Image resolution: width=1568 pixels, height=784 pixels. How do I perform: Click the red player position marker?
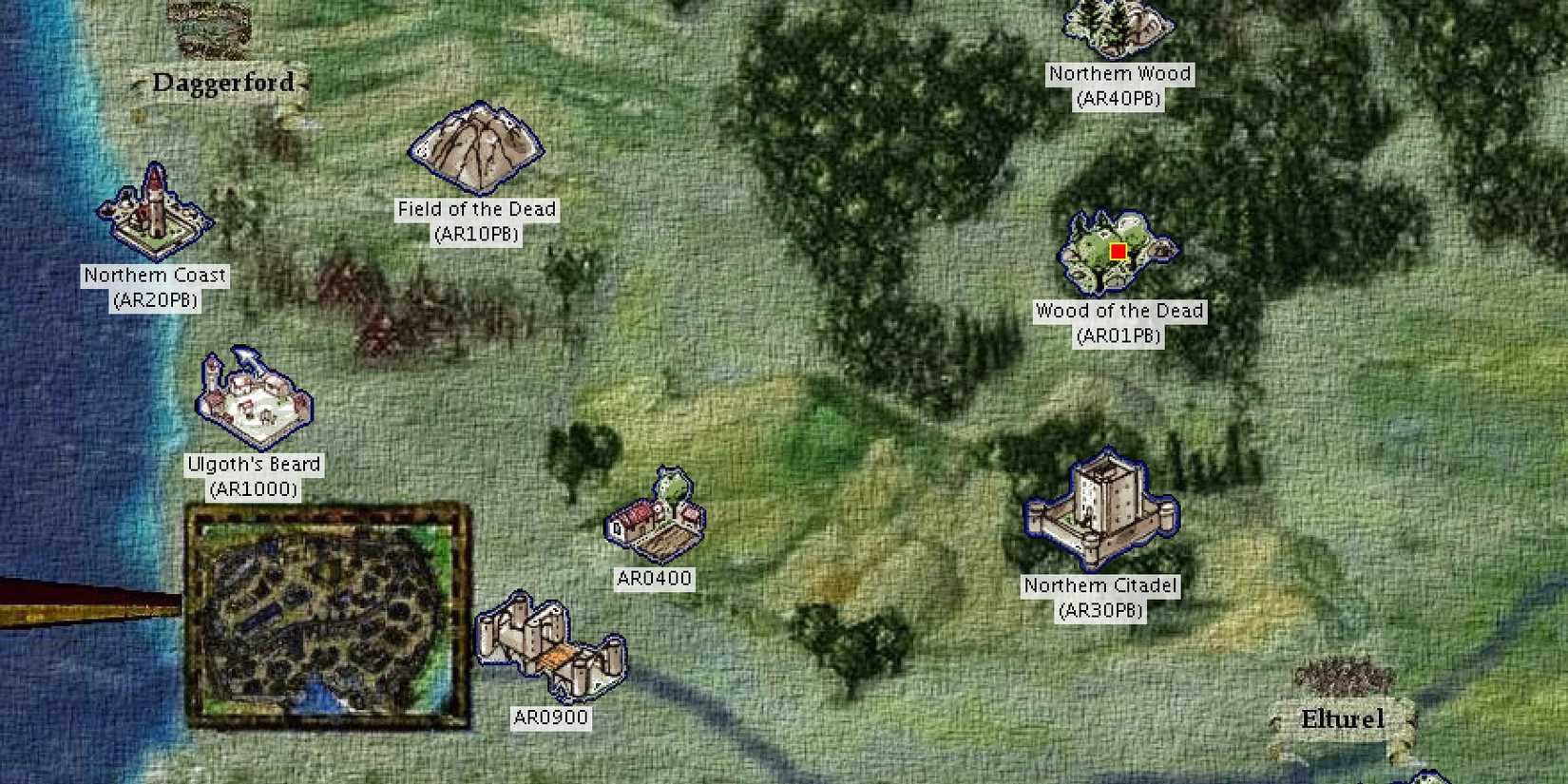[1118, 252]
